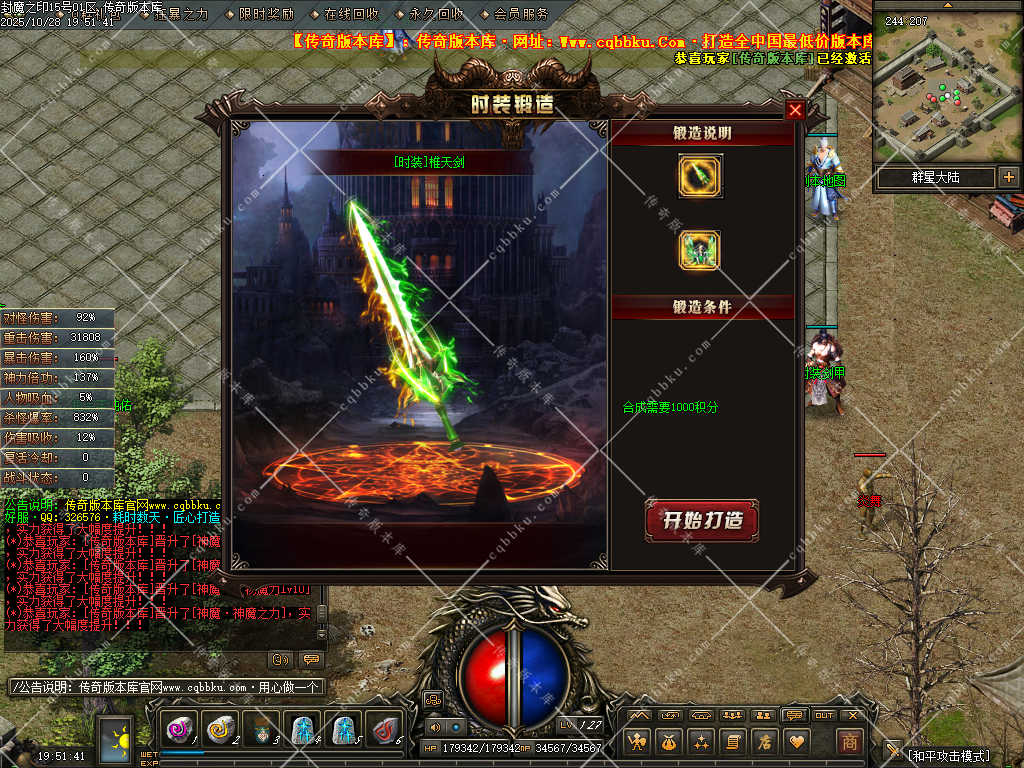Select the green sword material icon
Viewport: 1024px width, 768px height.
point(700,176)
